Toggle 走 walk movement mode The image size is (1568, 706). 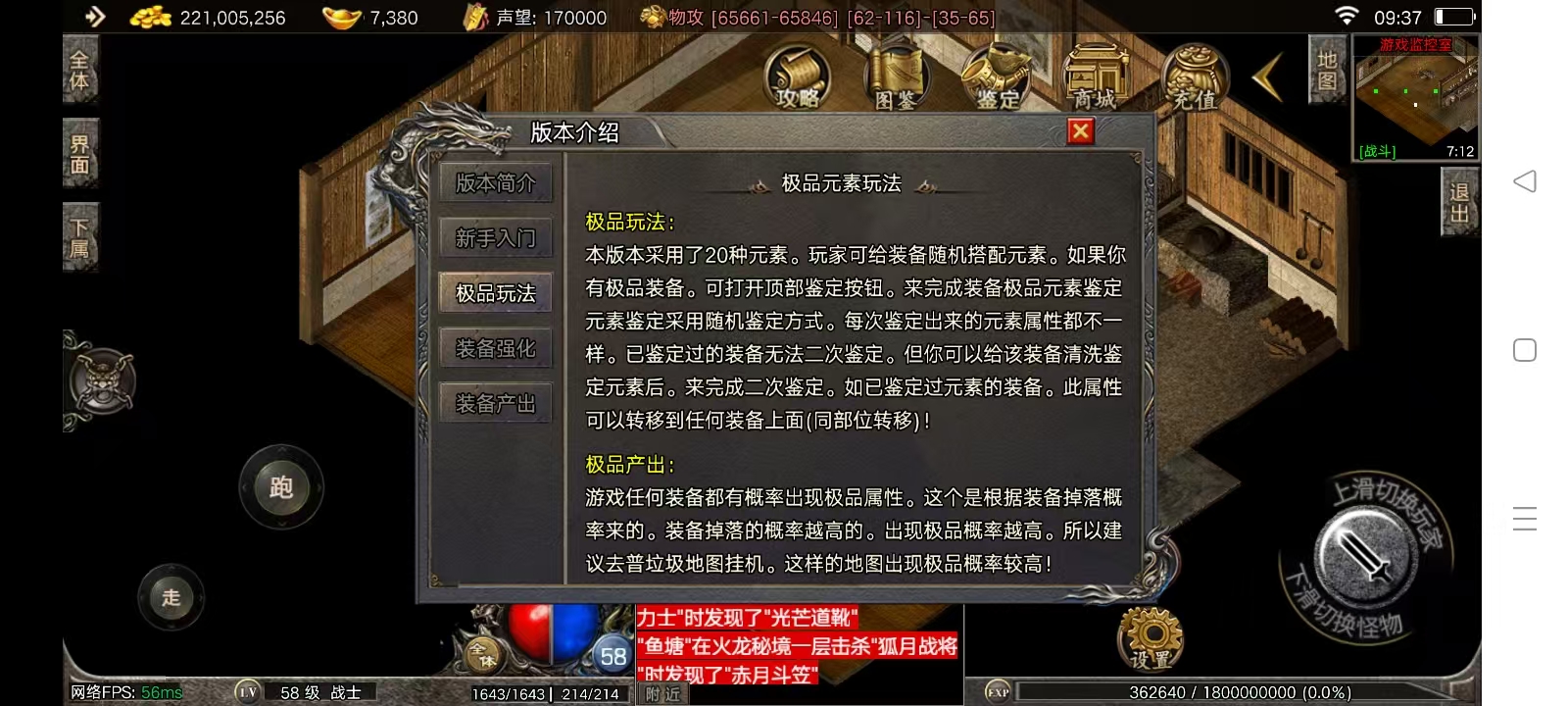[x=171, y=596]
